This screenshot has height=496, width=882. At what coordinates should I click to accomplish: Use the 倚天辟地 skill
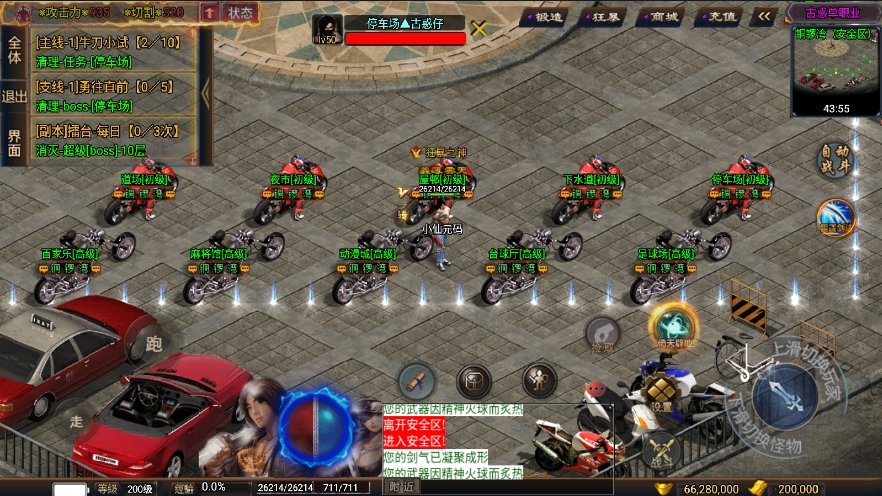(673, 326)
